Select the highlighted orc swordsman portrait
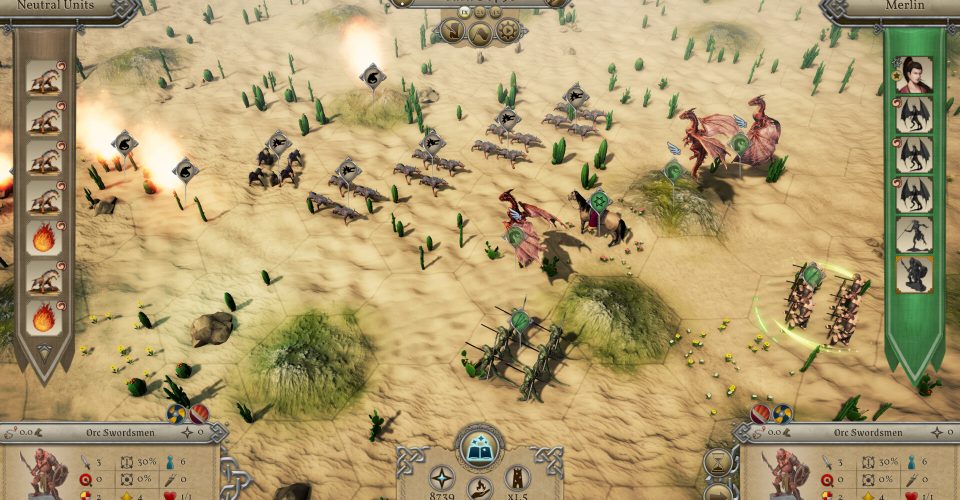Viewport: 960px width, 500px height. (914, 273)
